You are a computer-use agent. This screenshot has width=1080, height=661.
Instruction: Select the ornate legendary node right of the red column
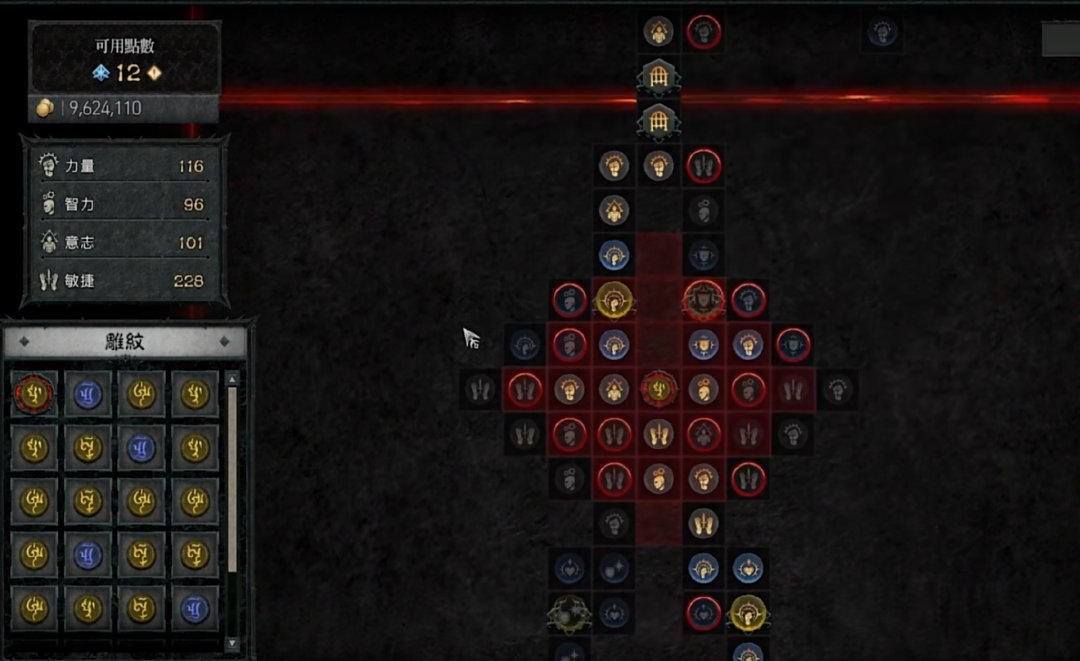pos(704,298)
